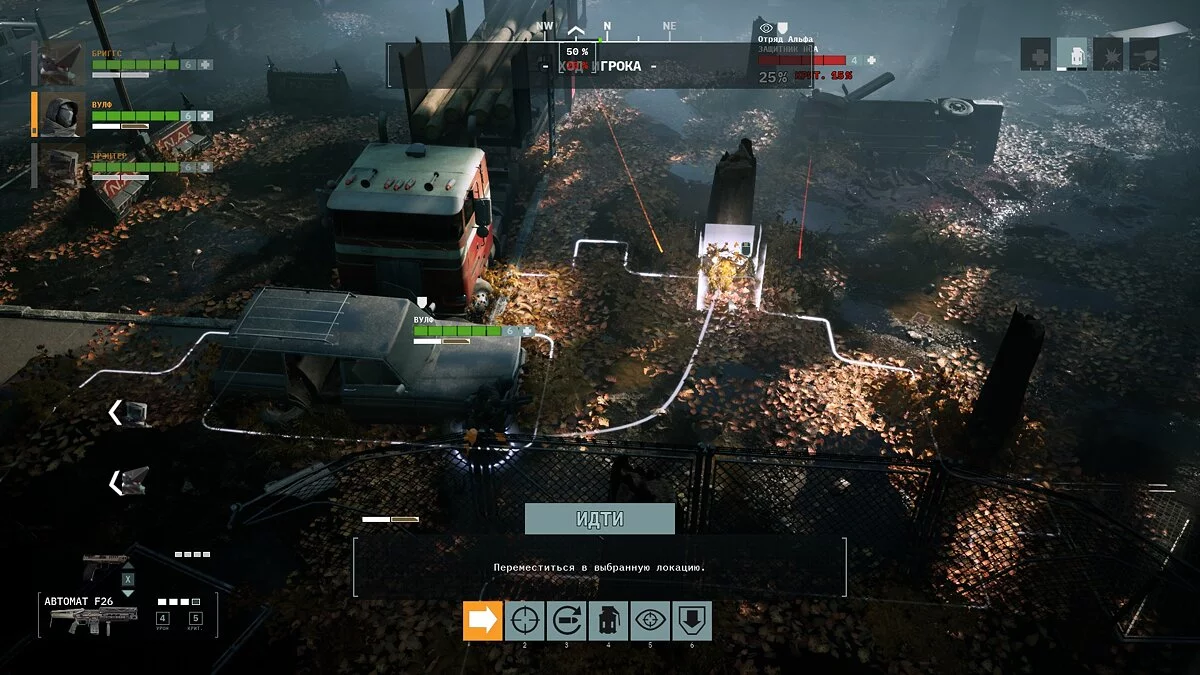Select Бриггс squad portrait
This screenshot has height=675, width=1200.
62,64
